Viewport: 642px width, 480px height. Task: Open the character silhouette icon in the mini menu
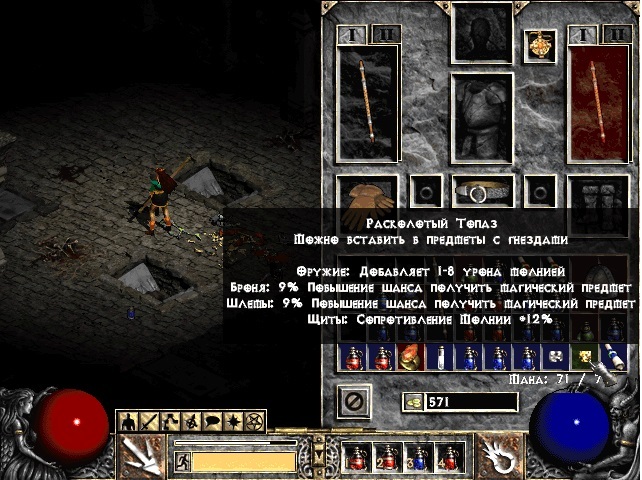click(128, 421)
